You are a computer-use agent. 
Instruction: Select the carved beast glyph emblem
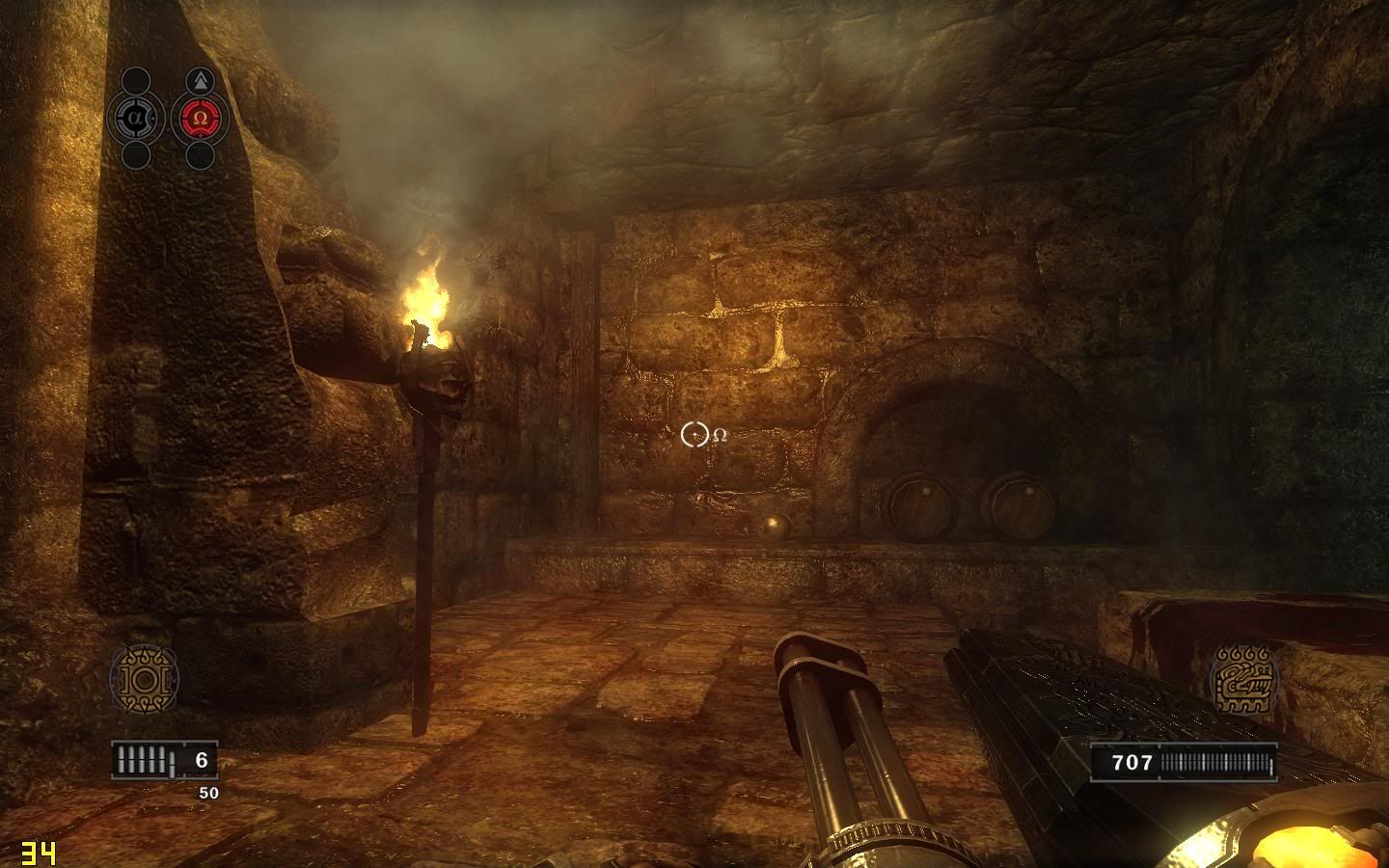point(1243,679)
